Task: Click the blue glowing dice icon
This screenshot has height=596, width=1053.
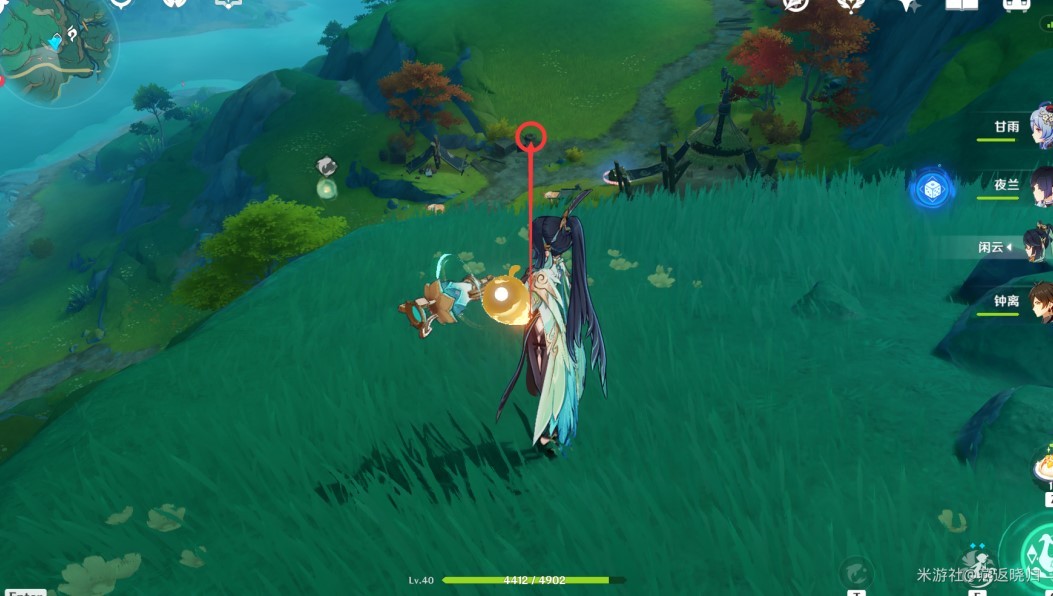Action: click(x=932, y=188)
